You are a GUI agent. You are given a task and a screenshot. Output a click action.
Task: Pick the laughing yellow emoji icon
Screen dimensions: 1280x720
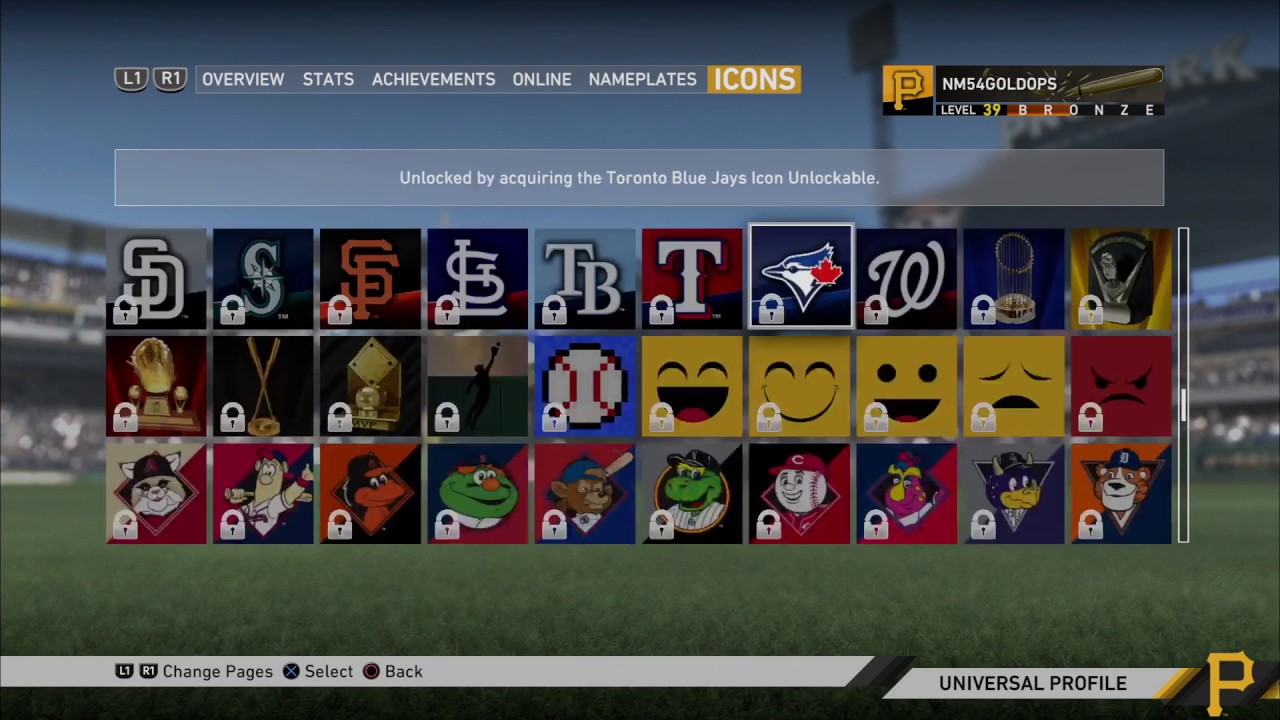click(x=691, y=386)
